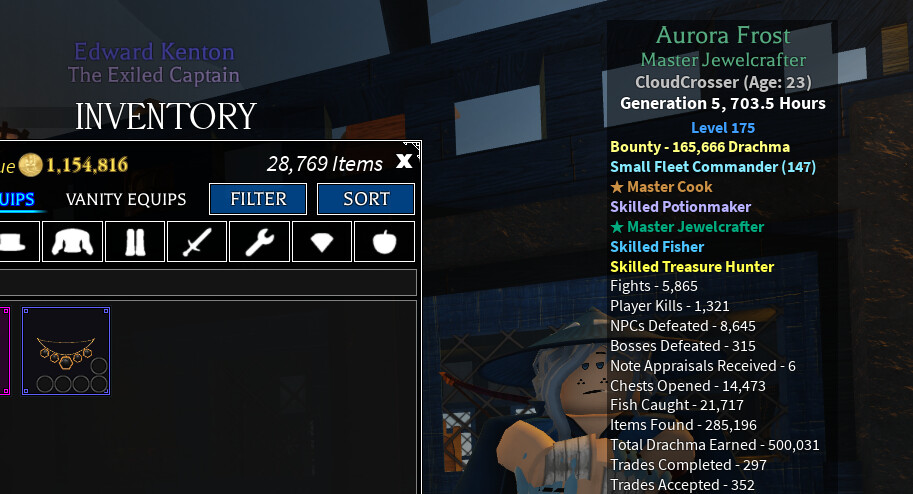Select the gold necklace item slot

click(x=66, y=351)
